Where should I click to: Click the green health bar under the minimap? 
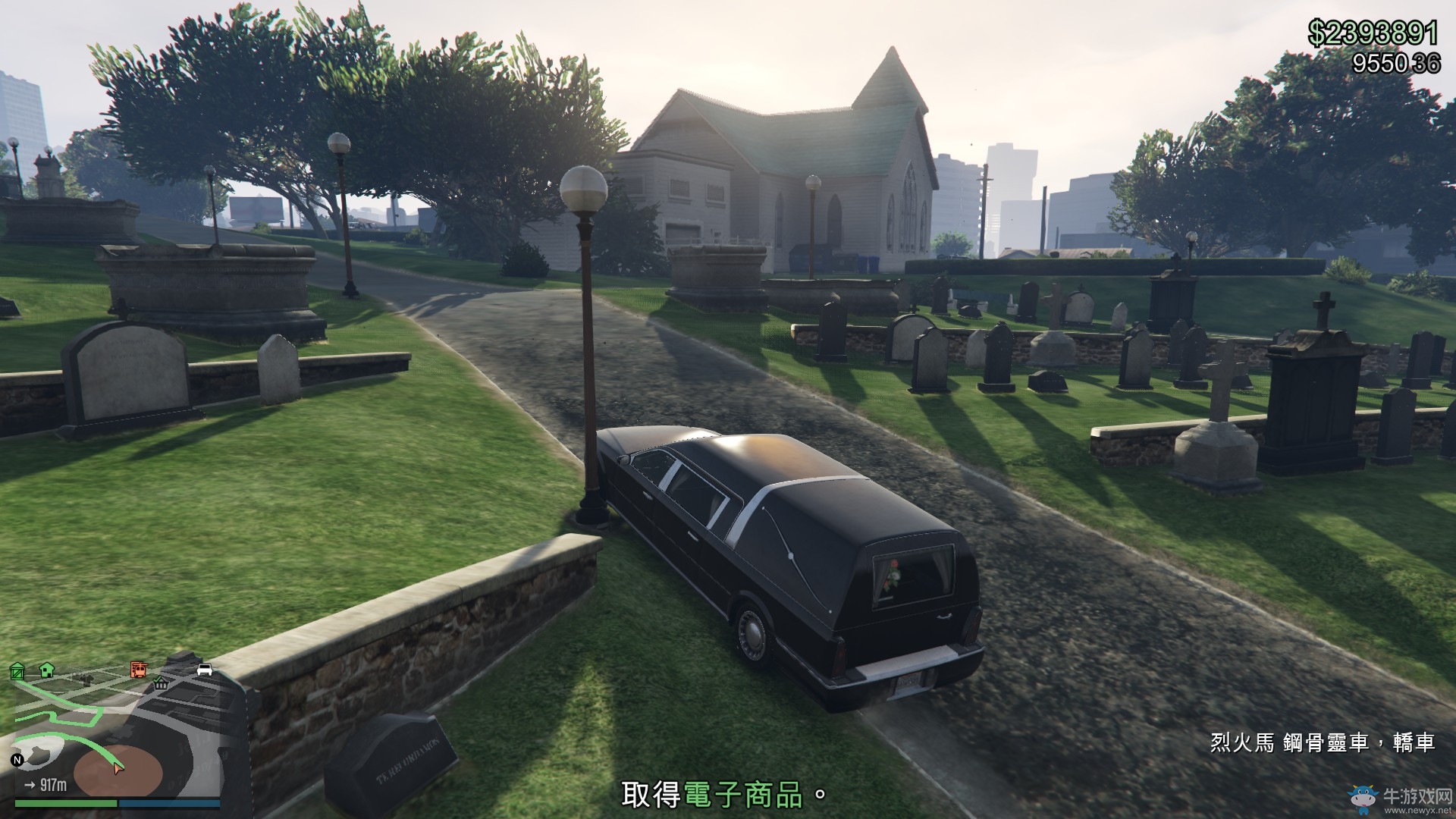click(65, 804)
